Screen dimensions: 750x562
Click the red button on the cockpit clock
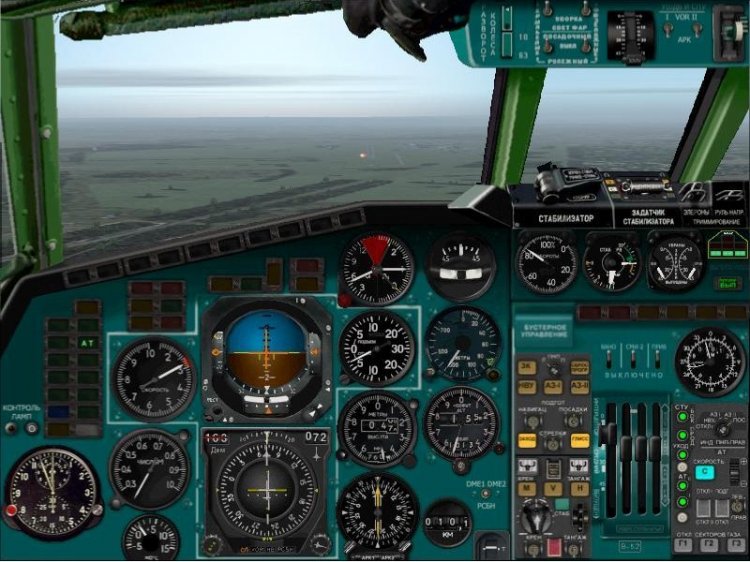pos(12,510)
